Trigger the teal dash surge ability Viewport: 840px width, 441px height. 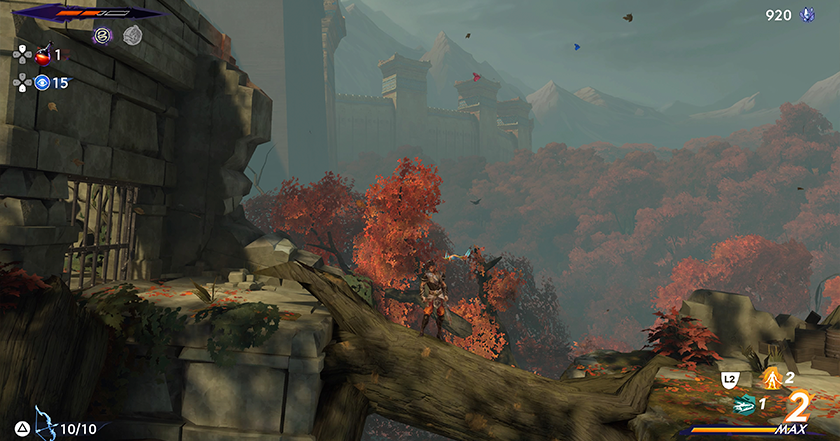pos(743,404)
